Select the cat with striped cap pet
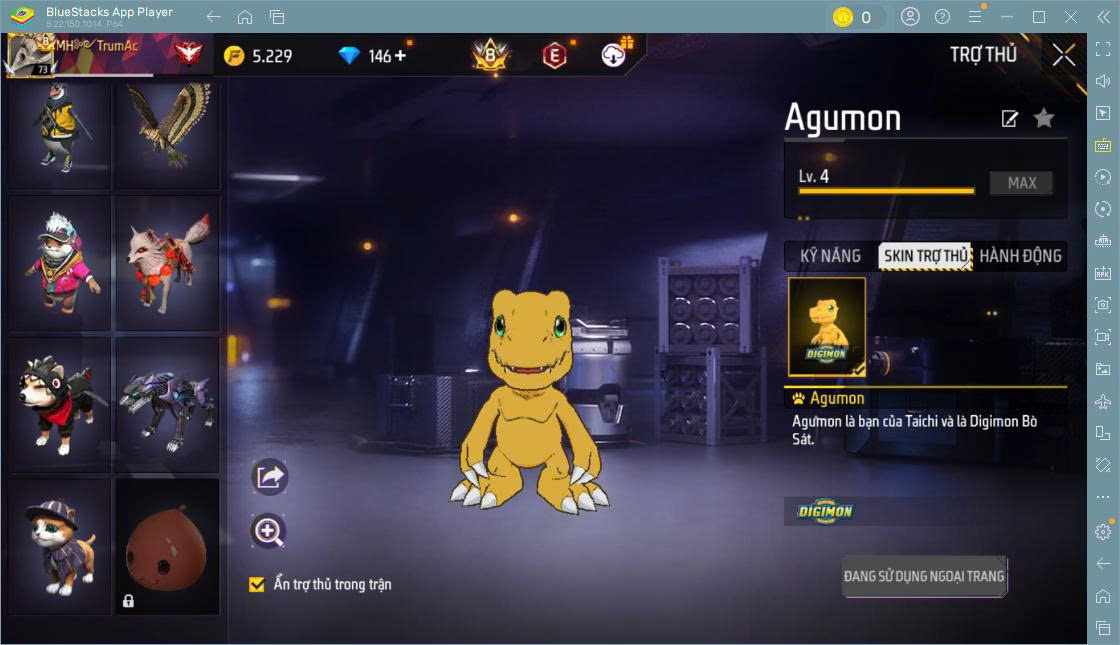Screen dimensions: 1120x645 [x=60, y=545]
